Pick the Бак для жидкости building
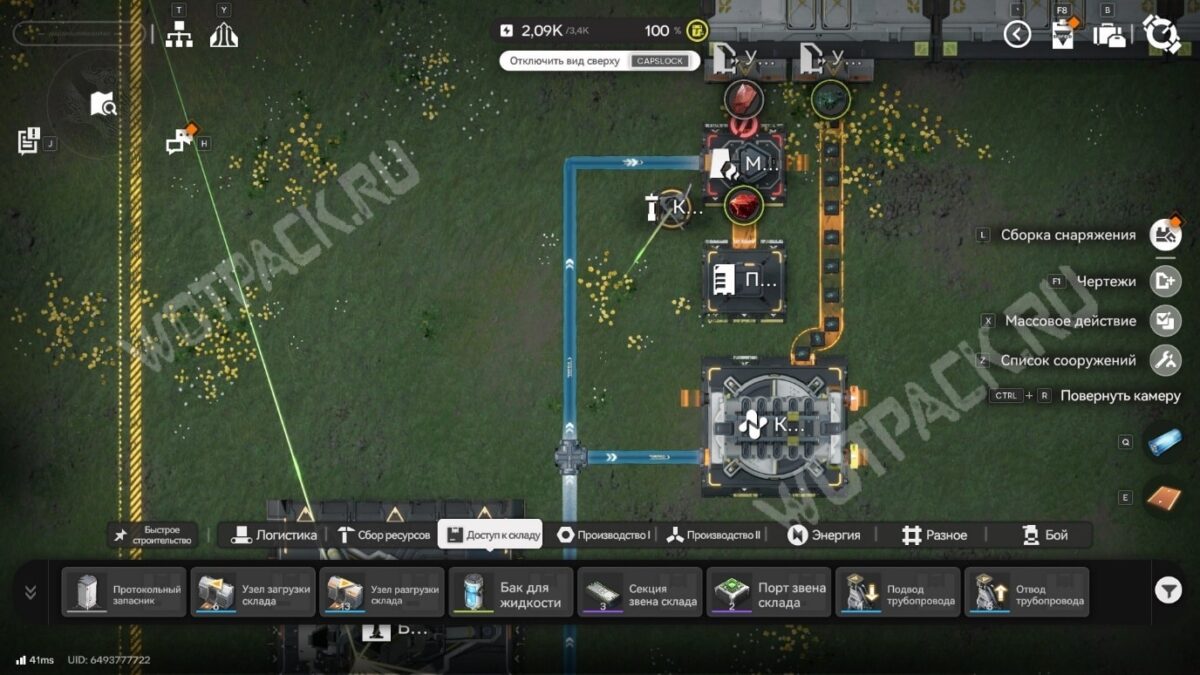 coord(511,592)
